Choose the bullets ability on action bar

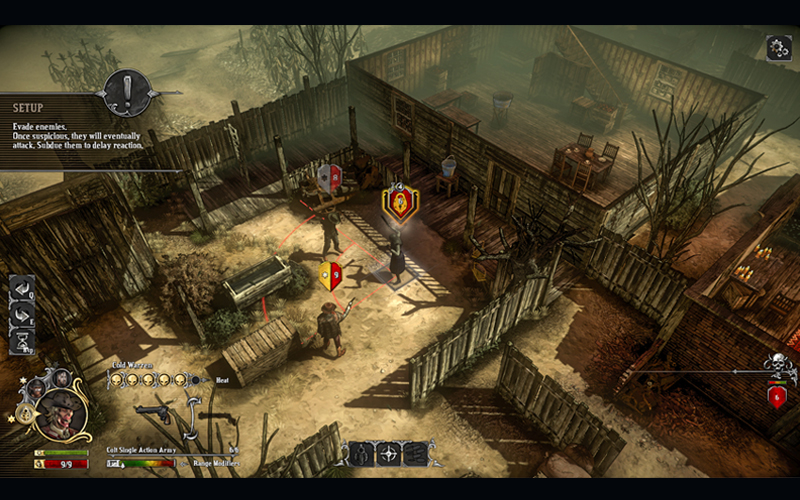coord(414,453)
